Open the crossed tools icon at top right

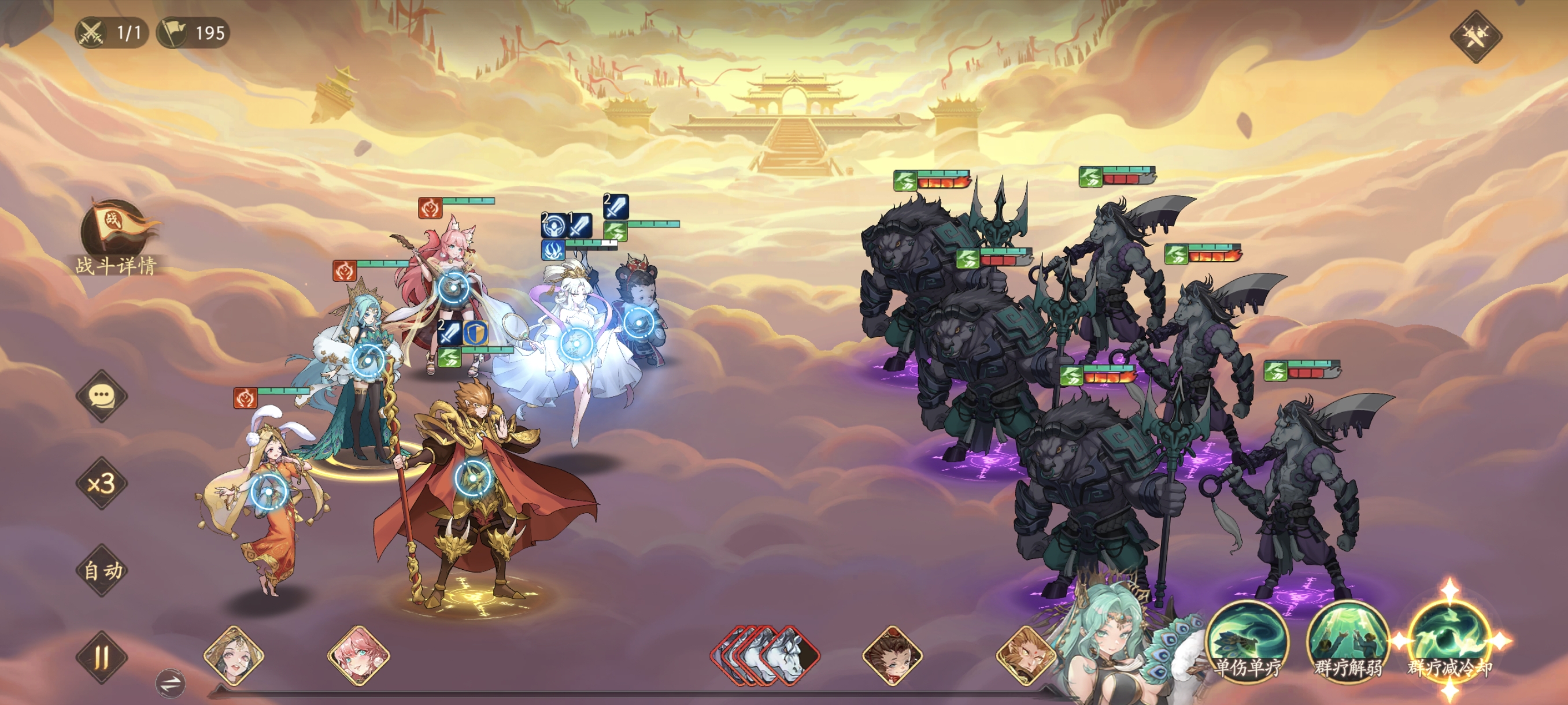[1475, 36]
